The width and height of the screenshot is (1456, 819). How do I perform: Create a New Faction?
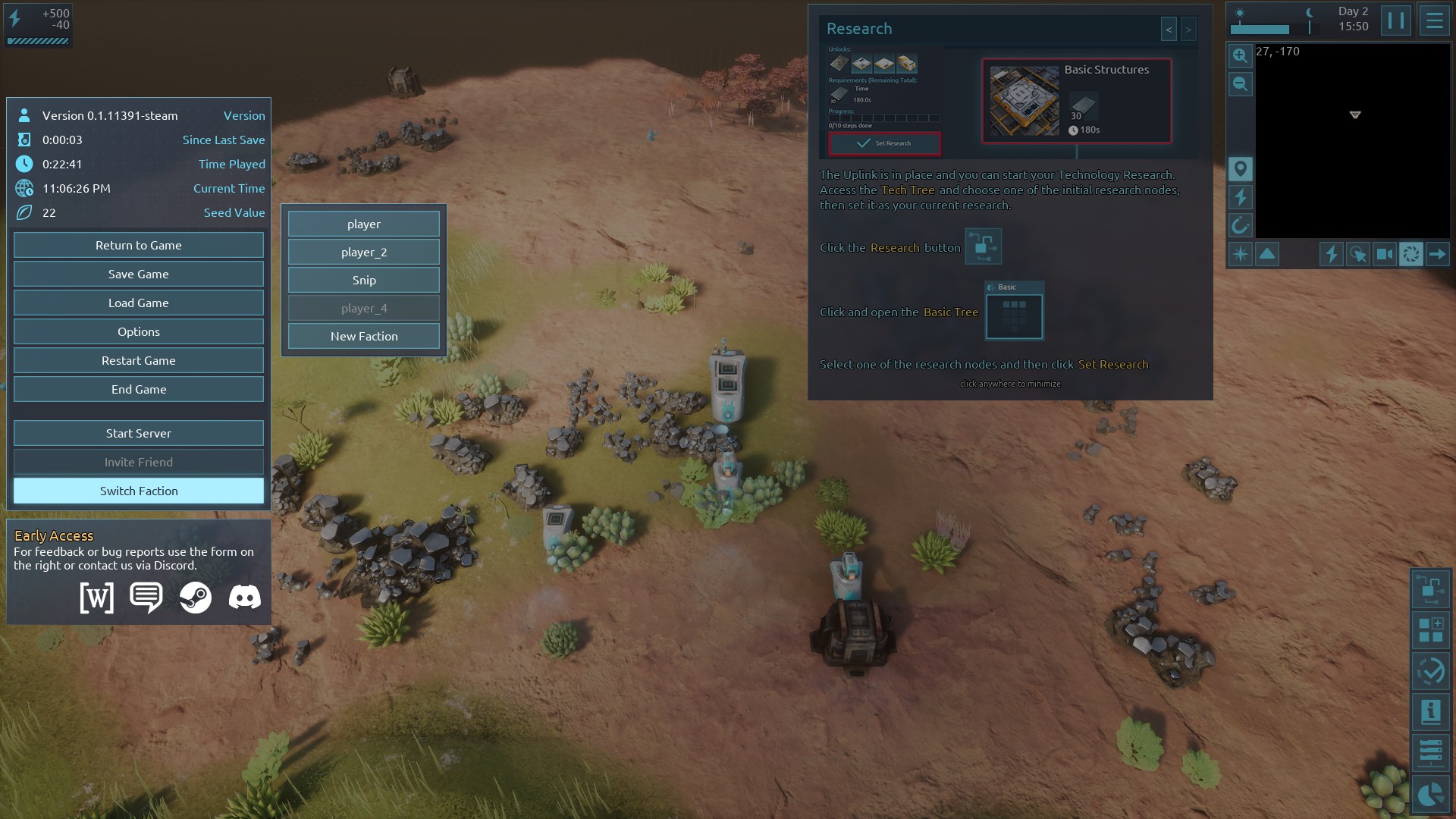tap(364, 336)
